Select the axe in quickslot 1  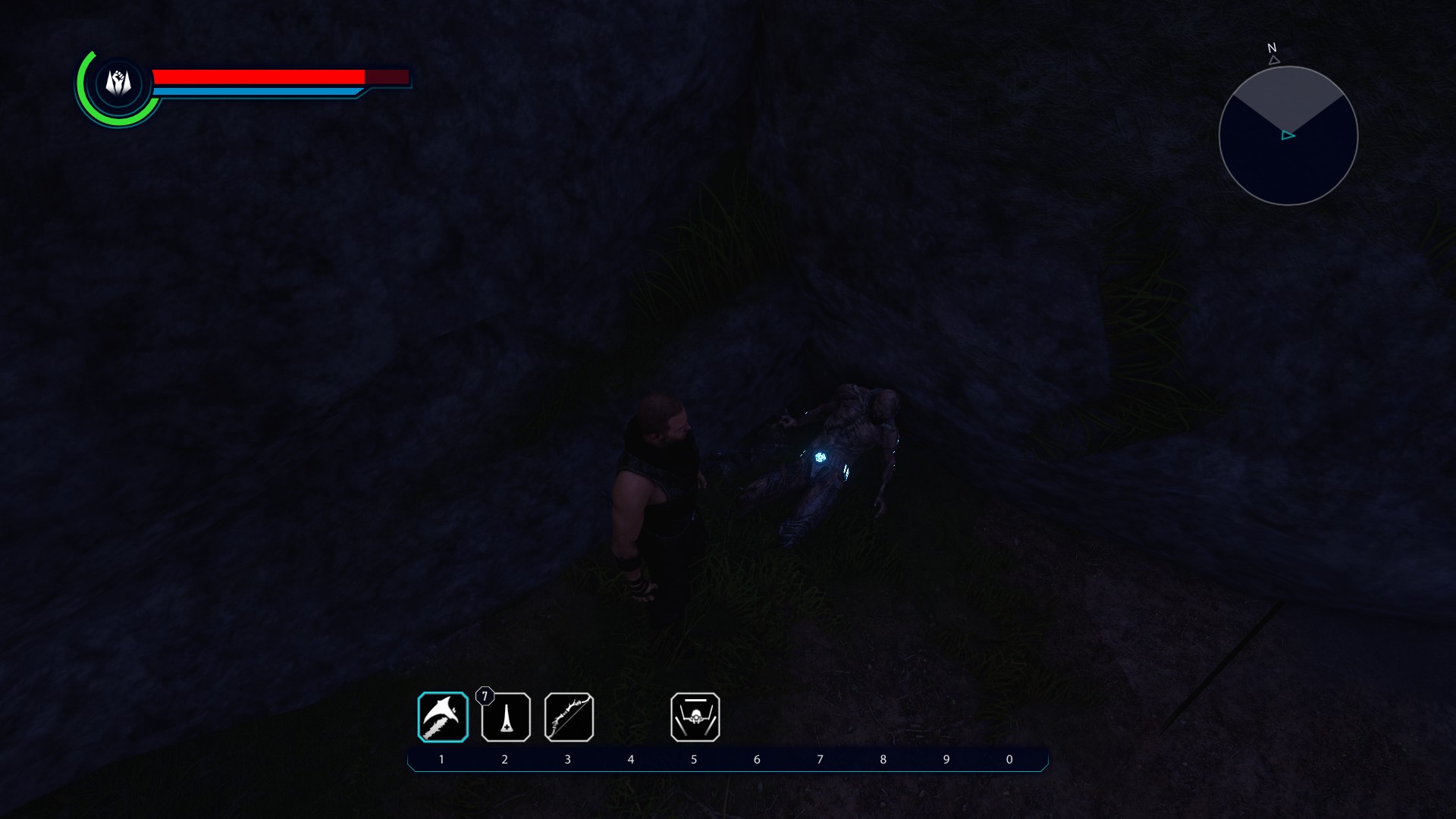pos(443,717)
